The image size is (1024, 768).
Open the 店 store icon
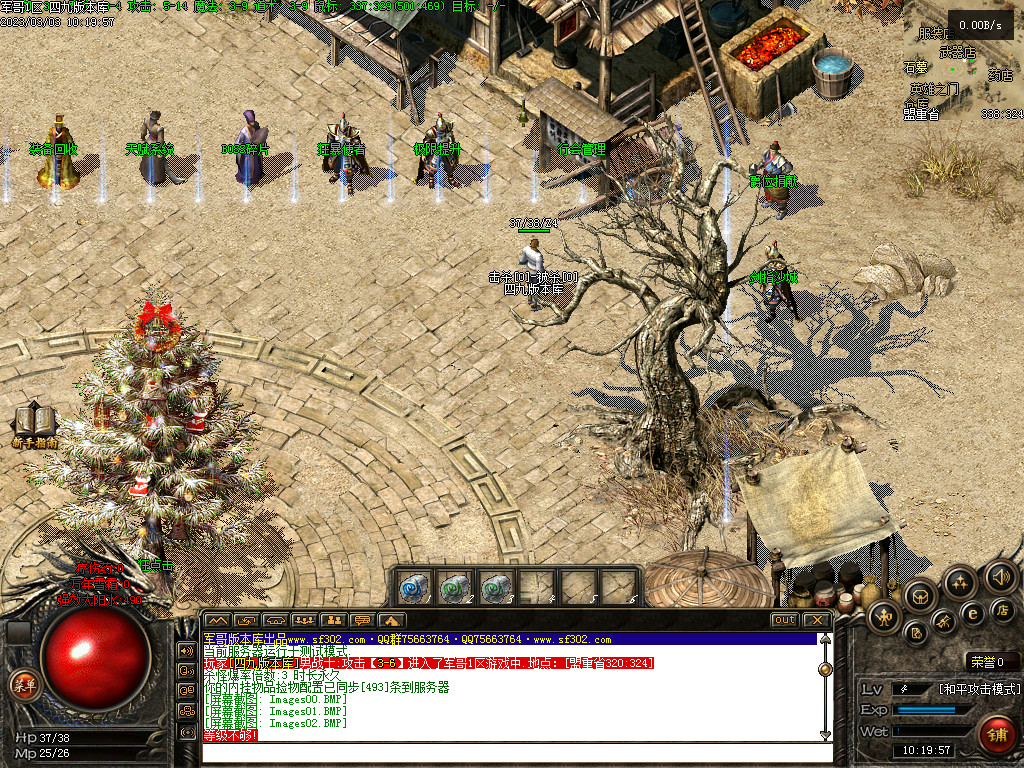(1003, 608)
